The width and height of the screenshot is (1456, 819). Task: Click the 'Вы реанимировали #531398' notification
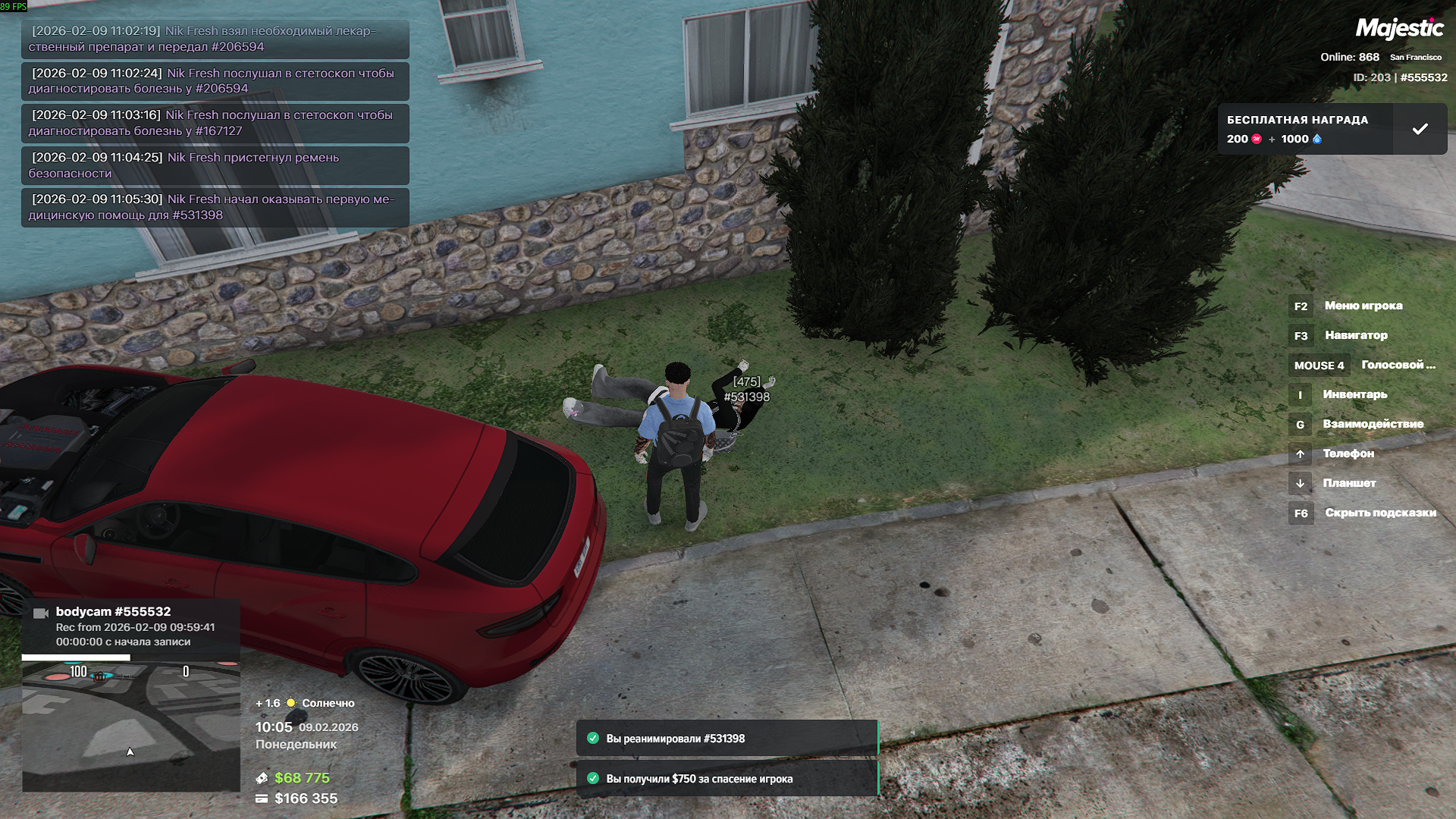coord(726,739)
